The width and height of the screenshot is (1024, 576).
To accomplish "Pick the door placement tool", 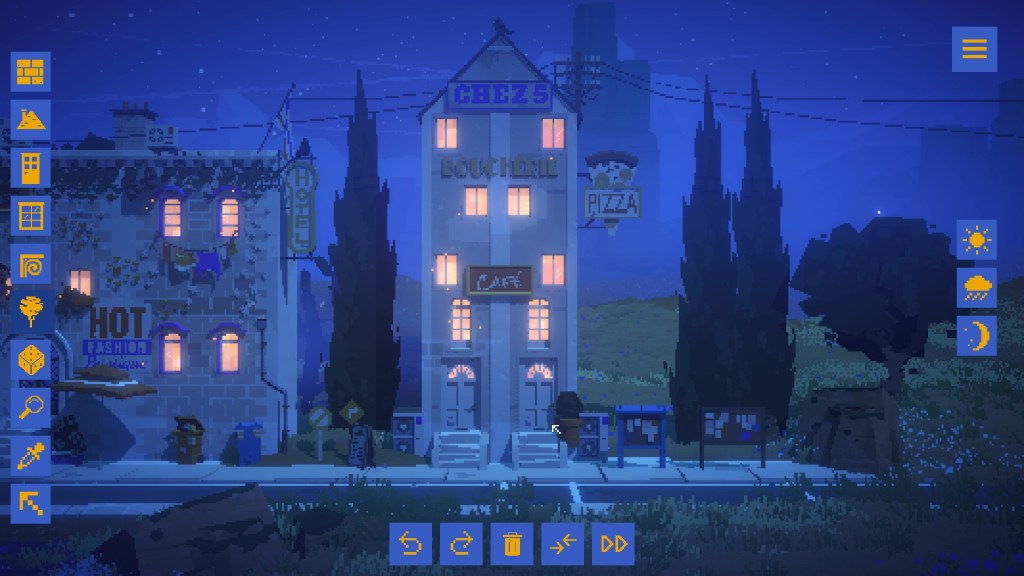I will click(32, 168).
